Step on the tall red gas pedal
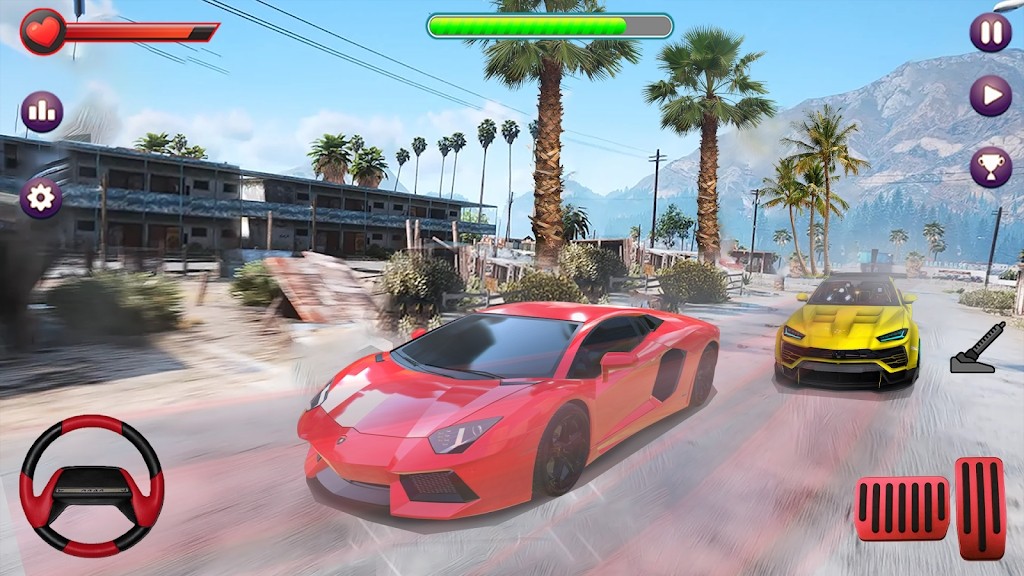 [980, 506]
